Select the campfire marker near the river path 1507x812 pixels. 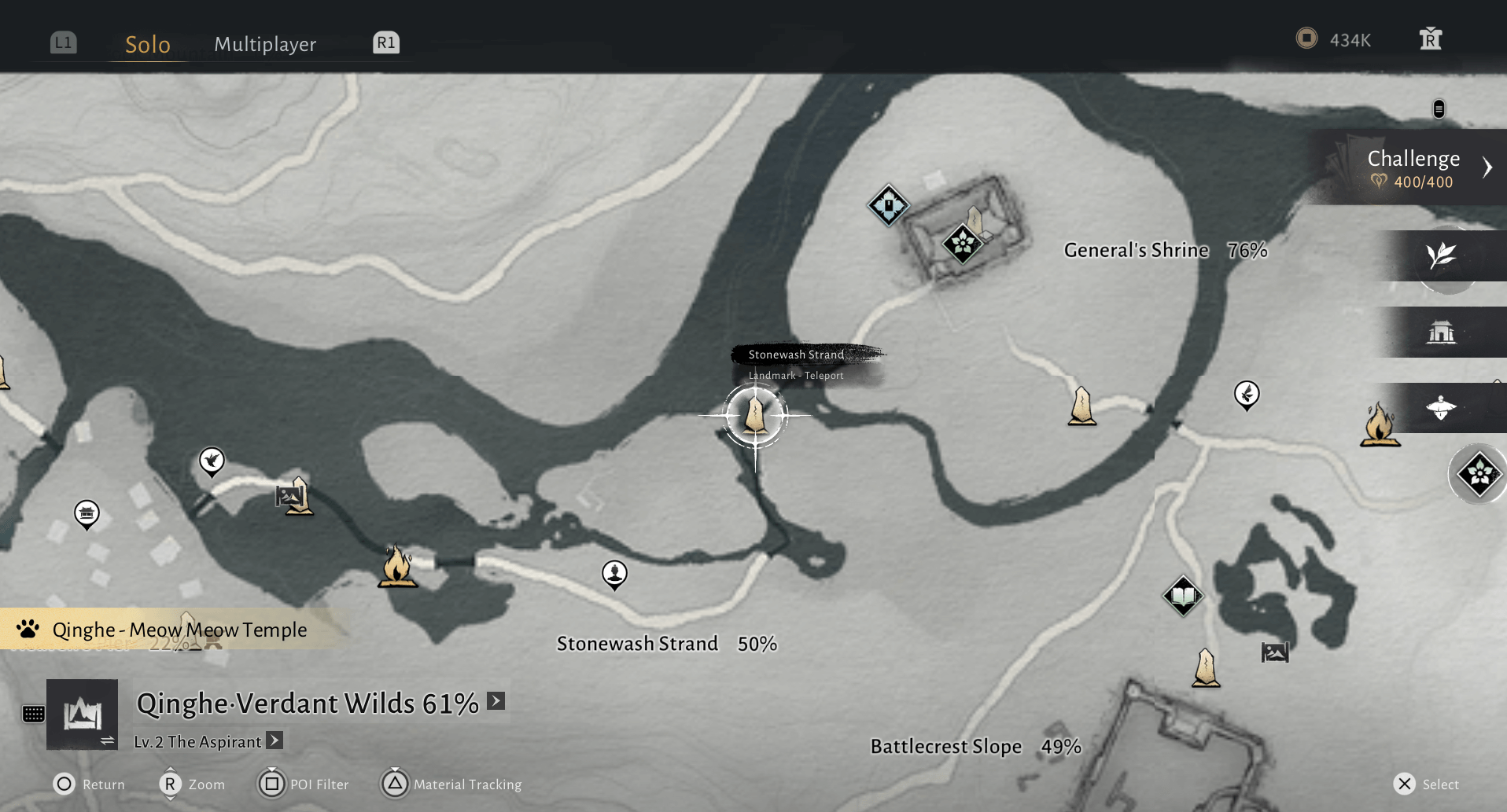[397, 566]
